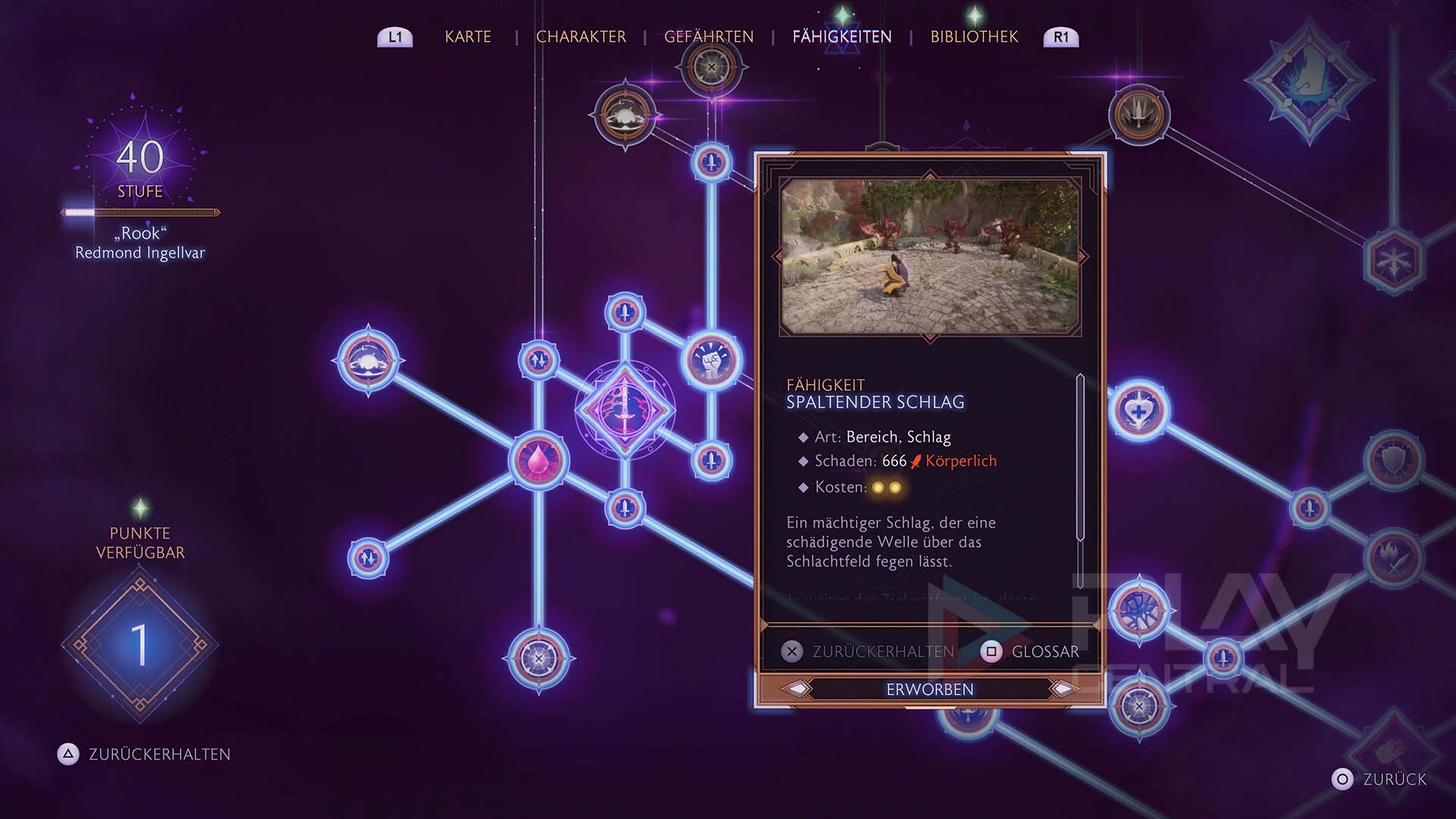The width and height of the screenshot is (1456, 819).
Task: Go back with the Zurück button
Action: coord(1380,779)
